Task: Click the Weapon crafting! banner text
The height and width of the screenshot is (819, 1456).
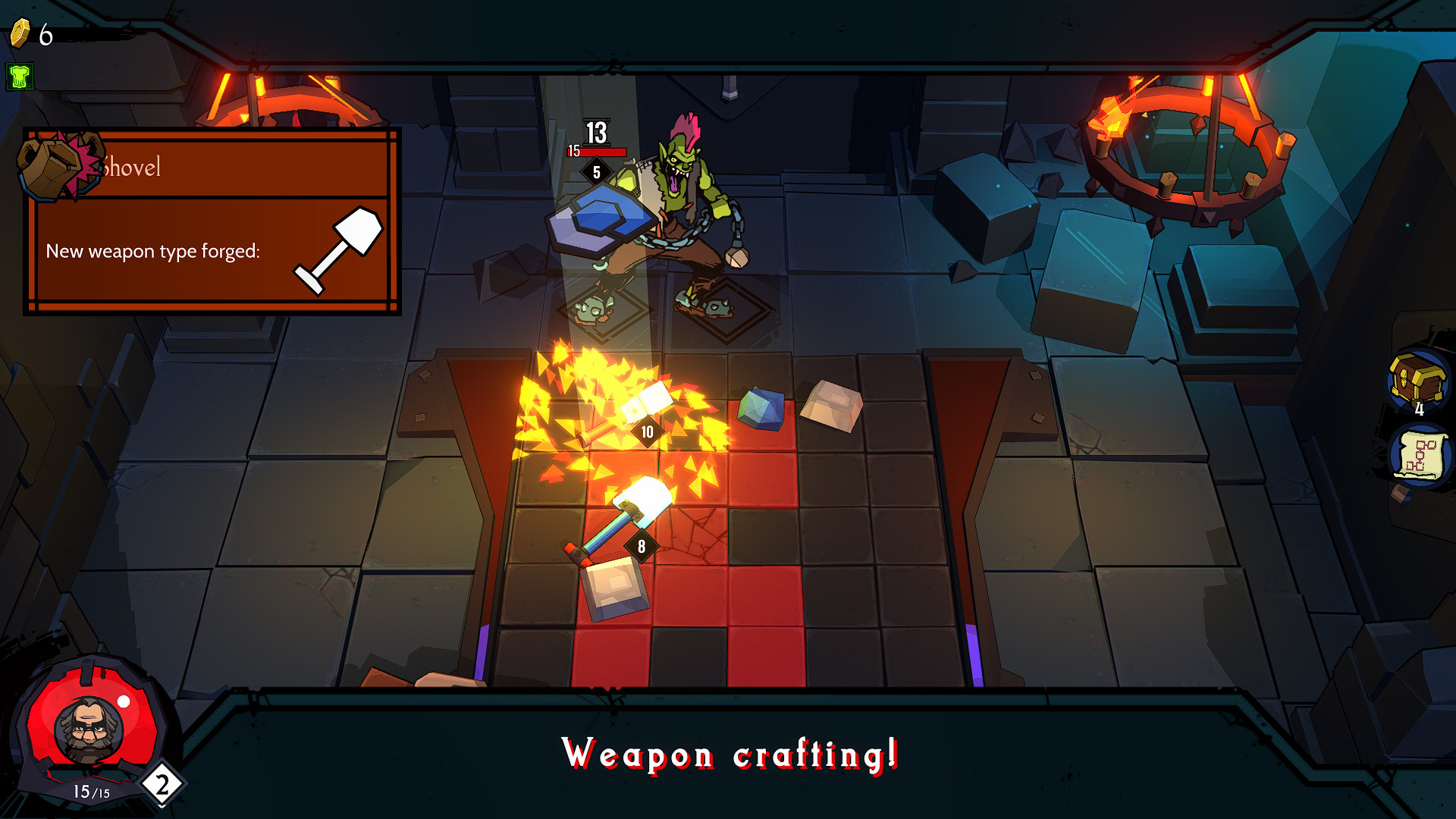Action: (x=730, y=754)
